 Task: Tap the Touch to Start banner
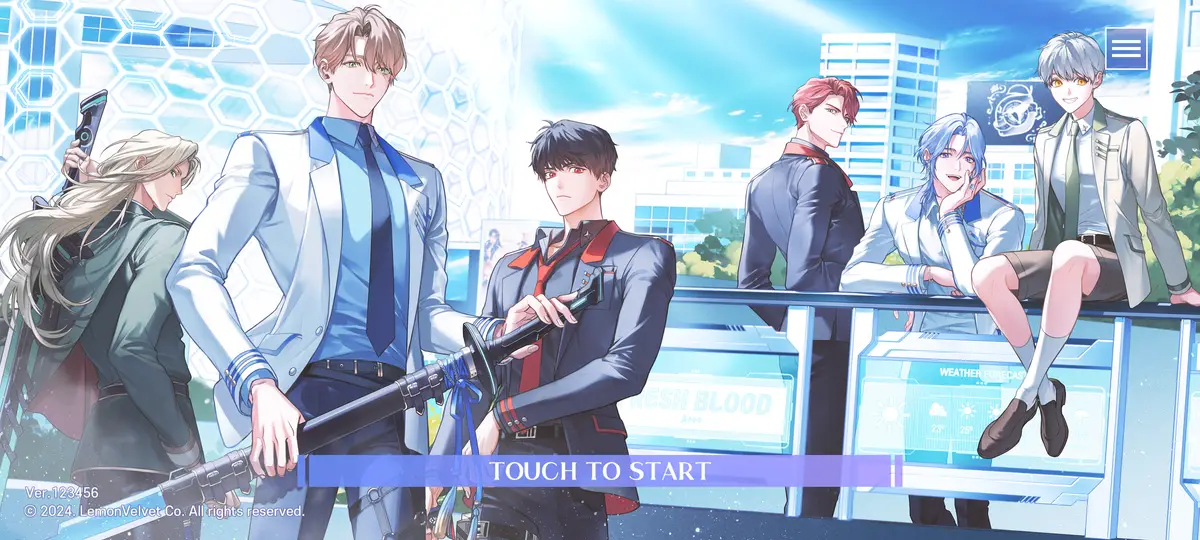click(601, 471)
